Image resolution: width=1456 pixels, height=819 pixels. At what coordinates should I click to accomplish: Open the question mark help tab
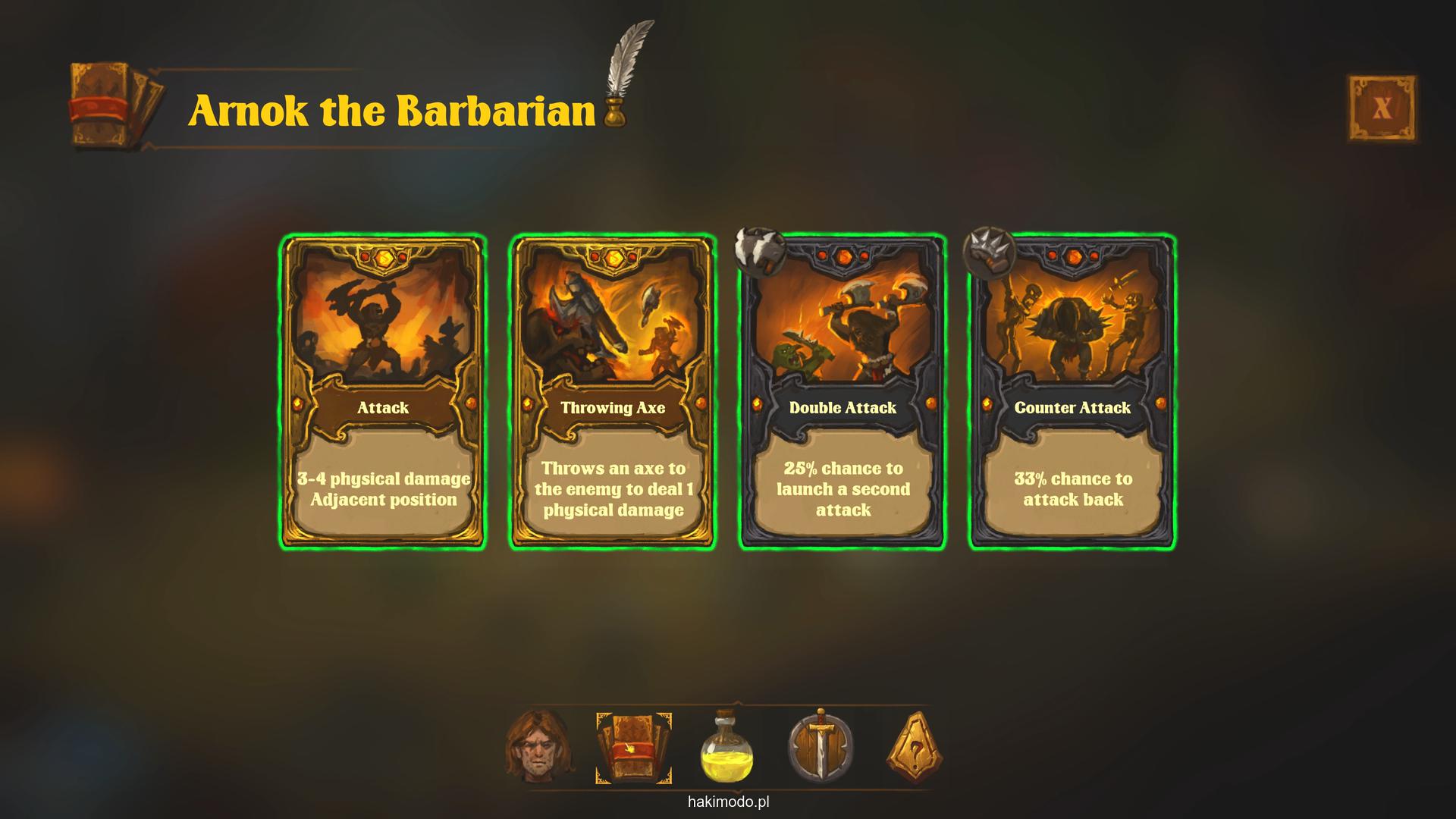[x=915, y=748]
